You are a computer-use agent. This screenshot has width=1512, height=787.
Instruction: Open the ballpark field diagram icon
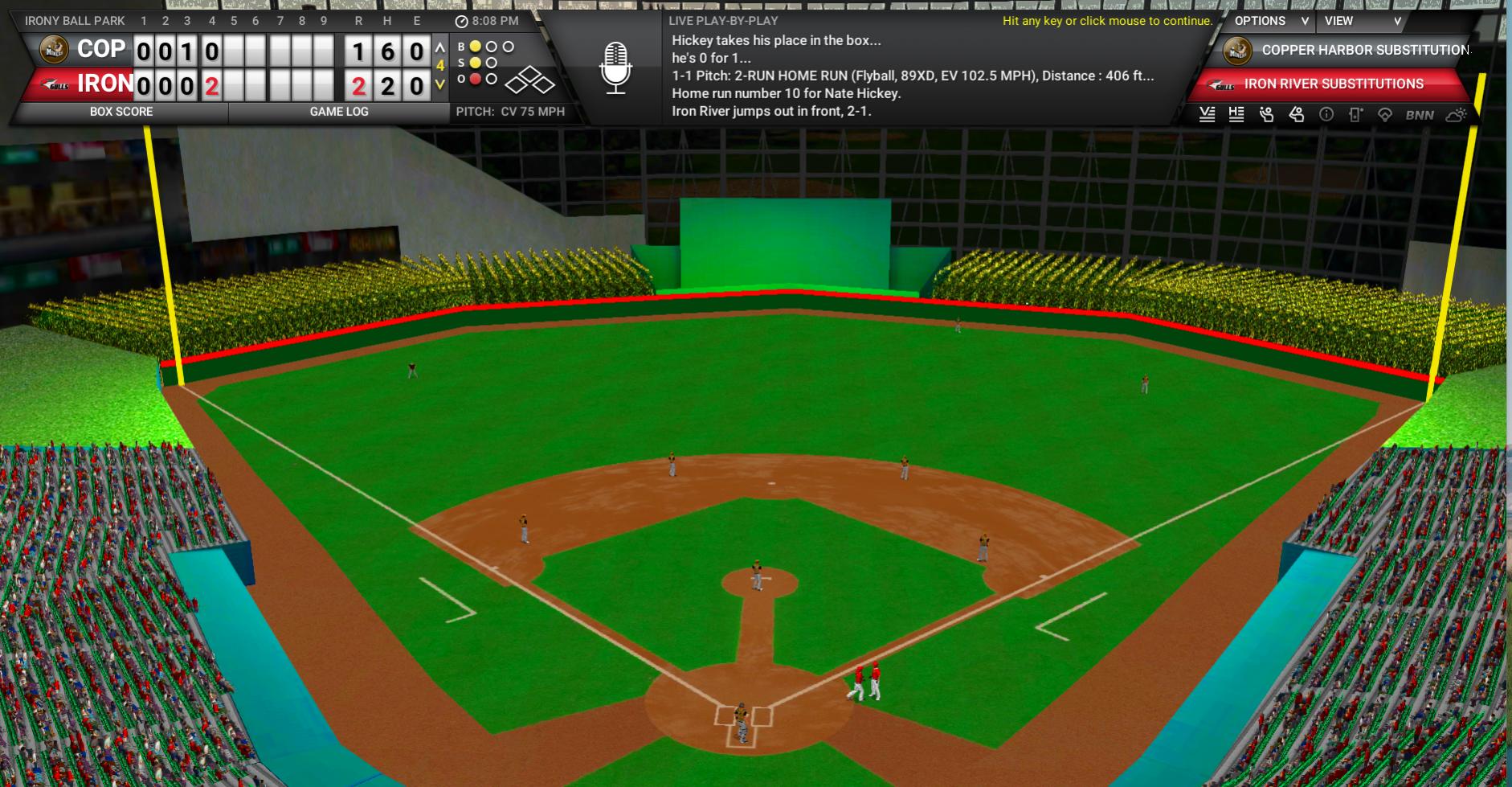coord(1385,115)
